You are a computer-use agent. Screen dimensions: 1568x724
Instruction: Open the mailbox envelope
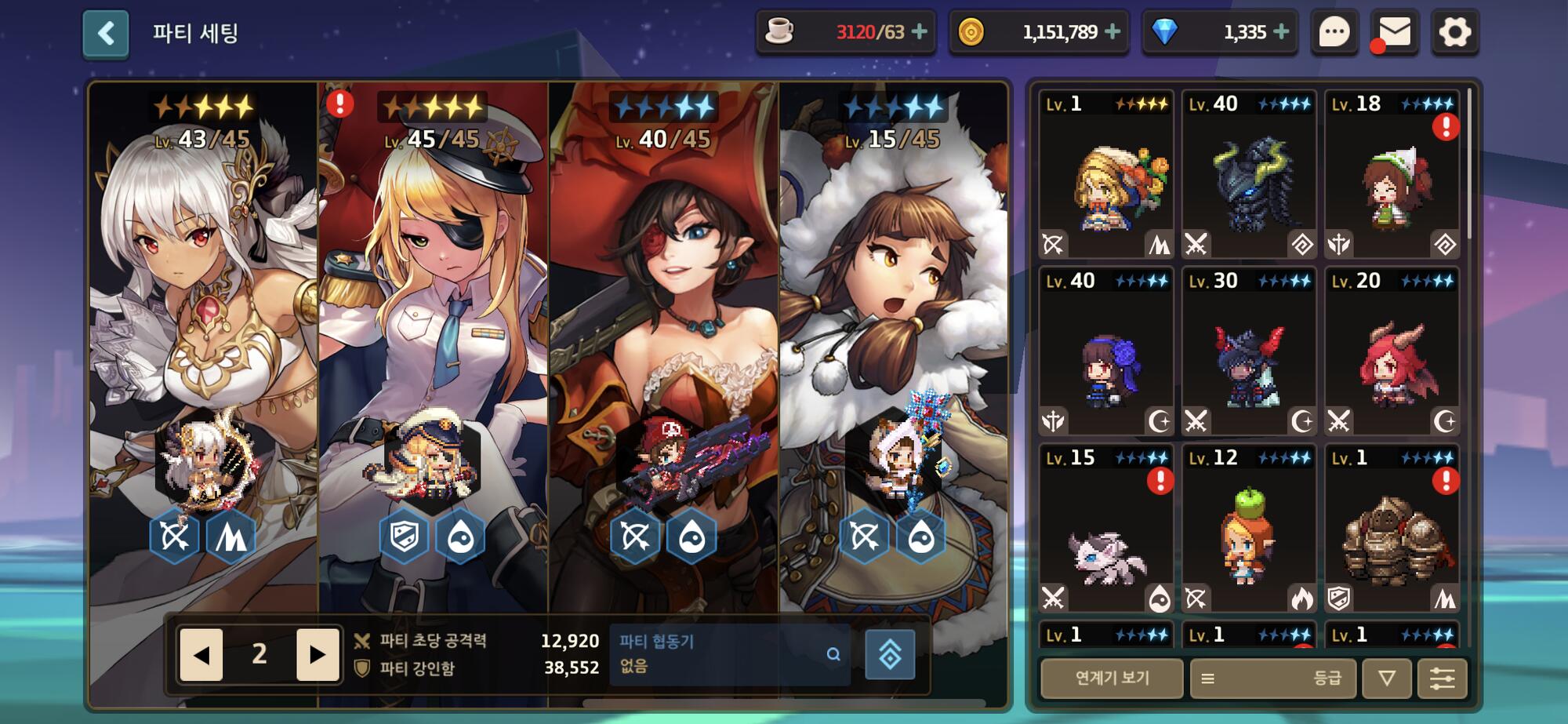[1394, 33]
